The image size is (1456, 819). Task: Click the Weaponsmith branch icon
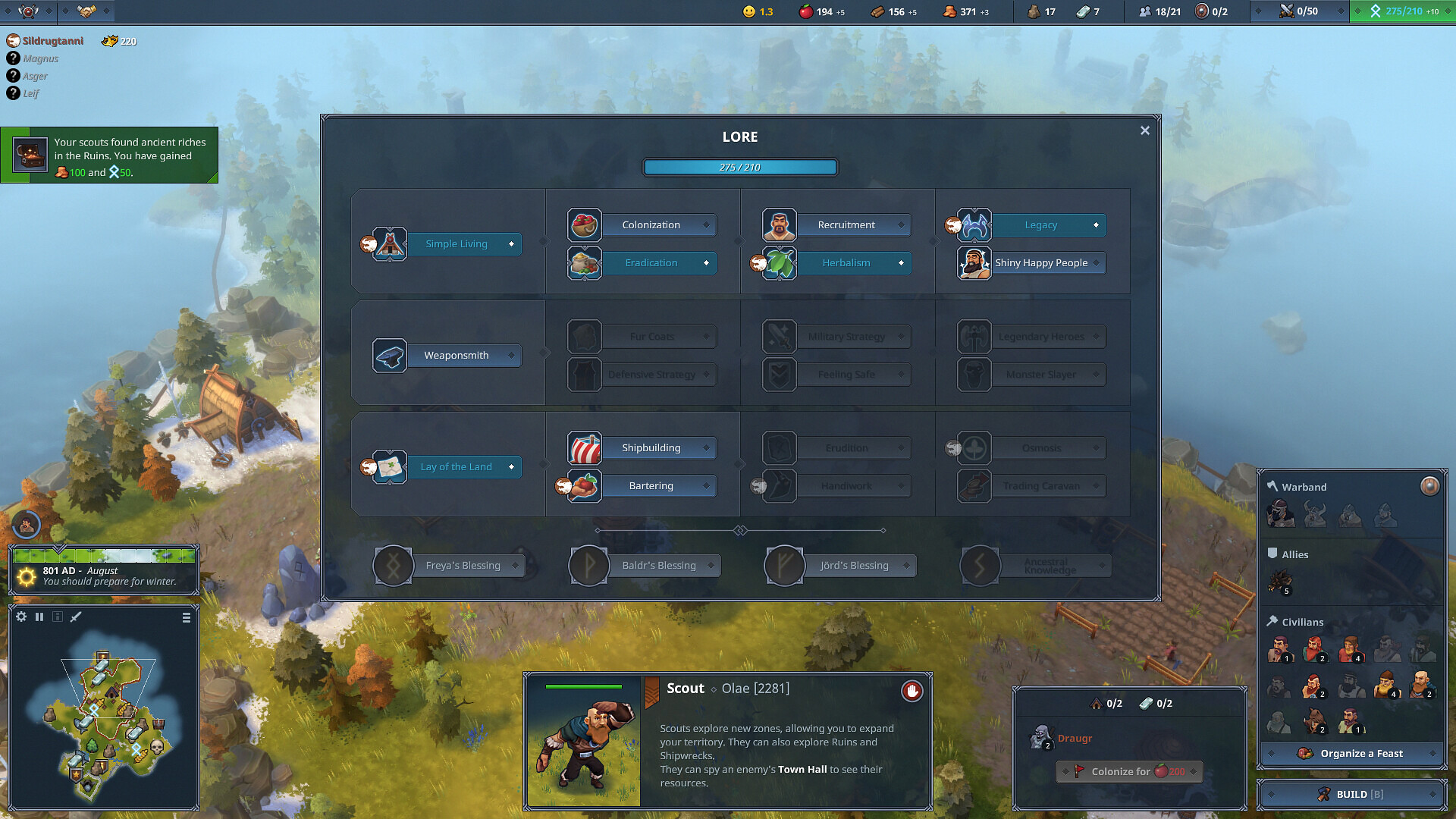click(x=389, y=355)
